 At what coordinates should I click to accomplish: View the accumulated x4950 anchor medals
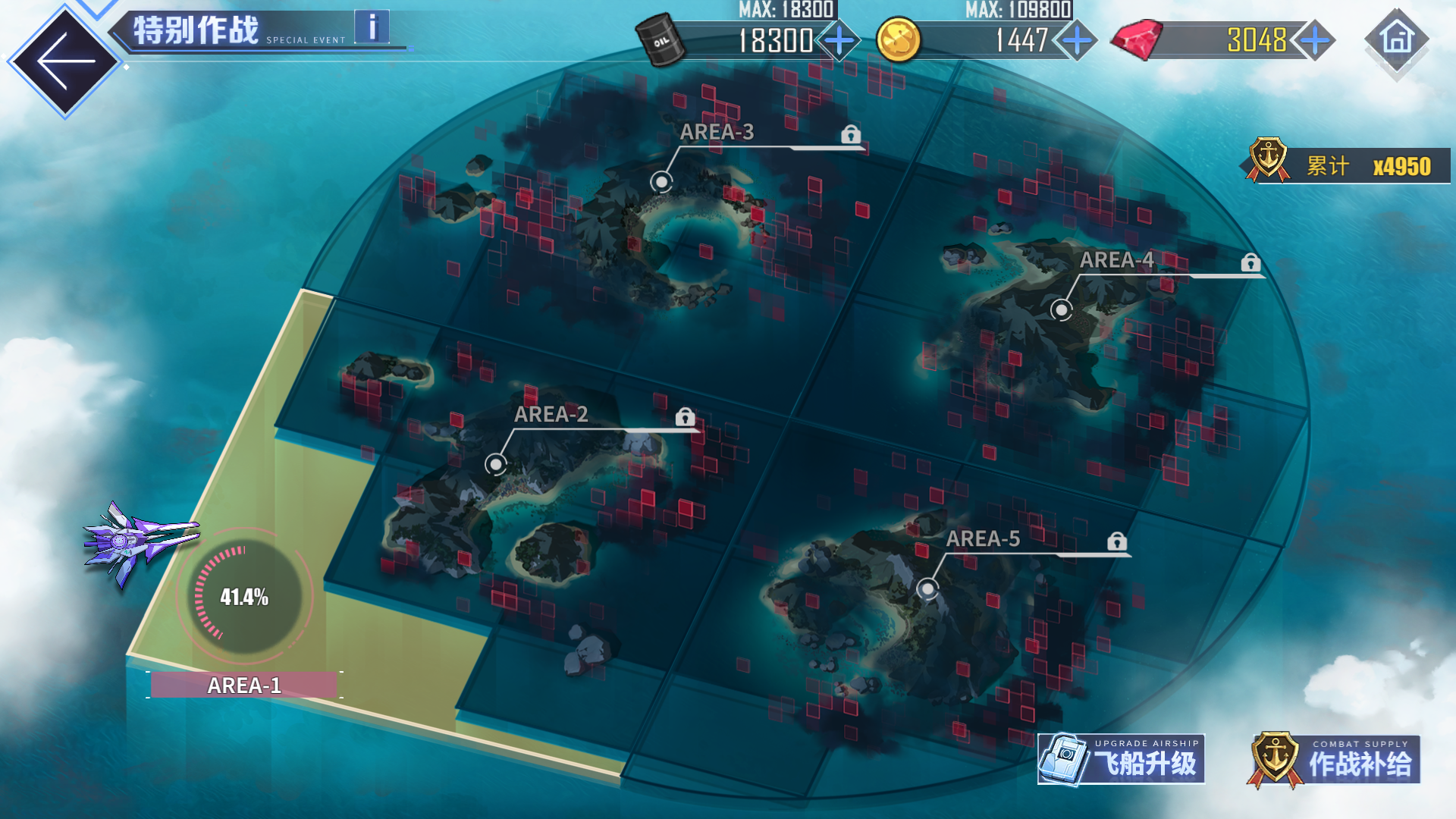pos(1348,165)
